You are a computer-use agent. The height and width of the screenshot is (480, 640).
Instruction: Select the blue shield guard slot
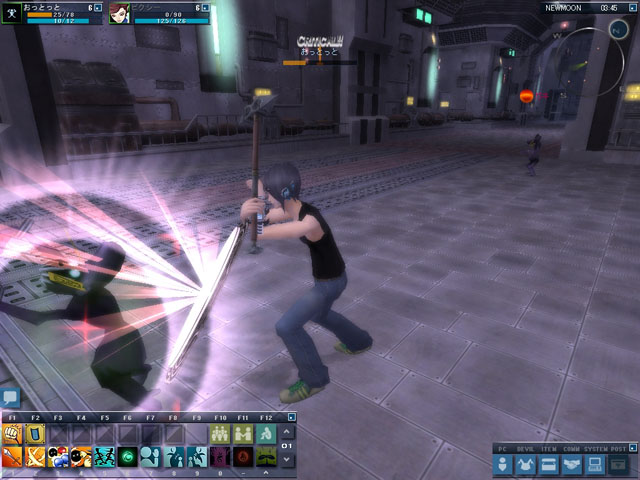tap(35, 434)
